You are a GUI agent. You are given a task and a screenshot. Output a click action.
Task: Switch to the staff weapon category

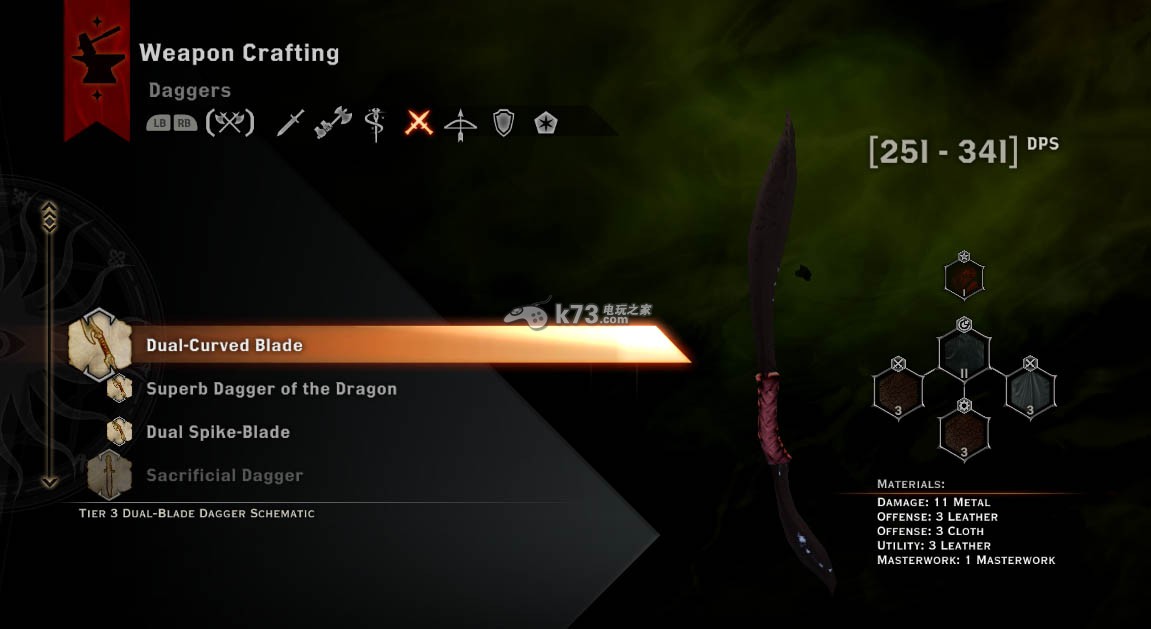click(376, 124)
